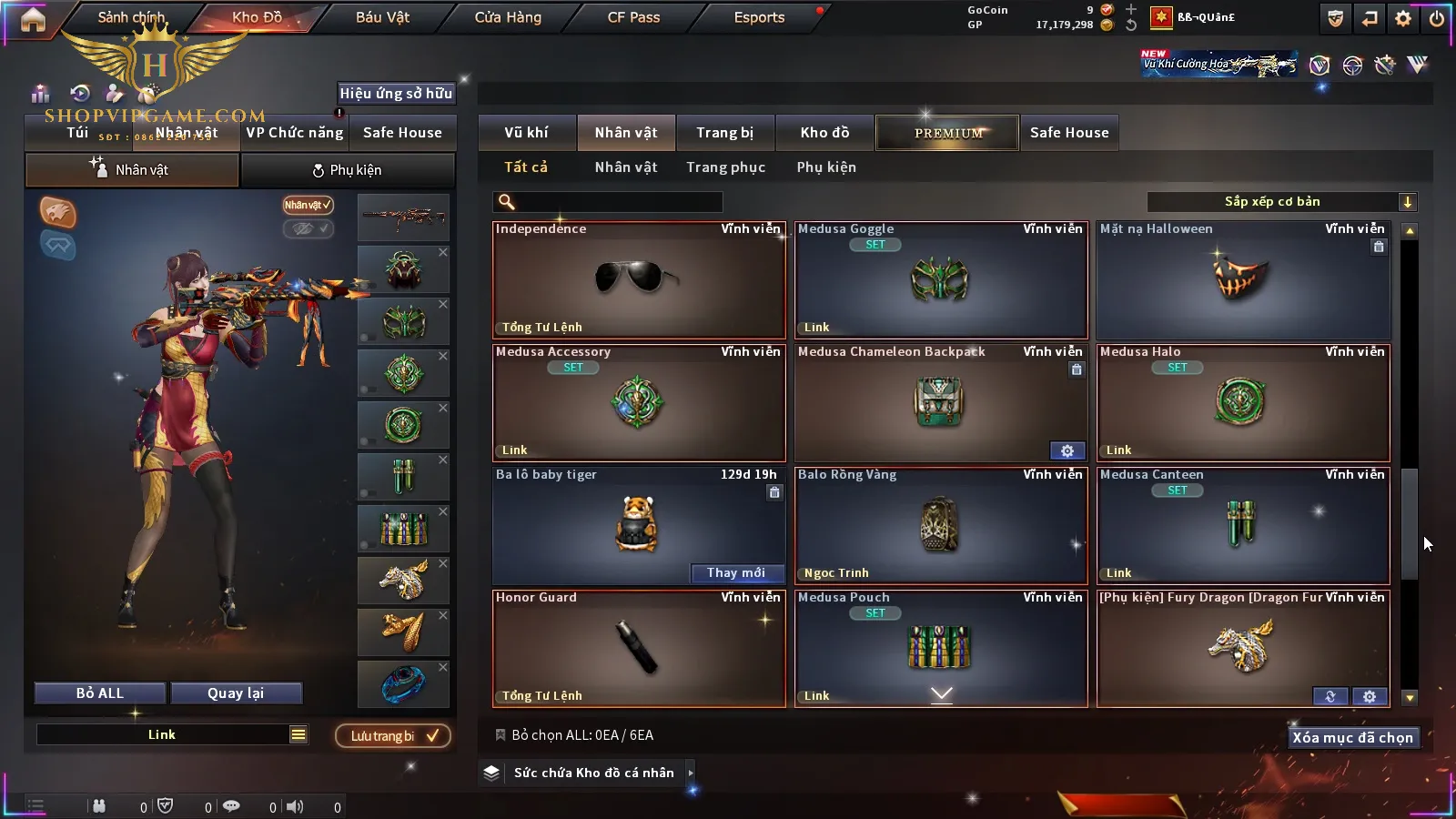Click the Quay lại button
The height and width of the screenshot is (819, 1456).
(236, 693)
